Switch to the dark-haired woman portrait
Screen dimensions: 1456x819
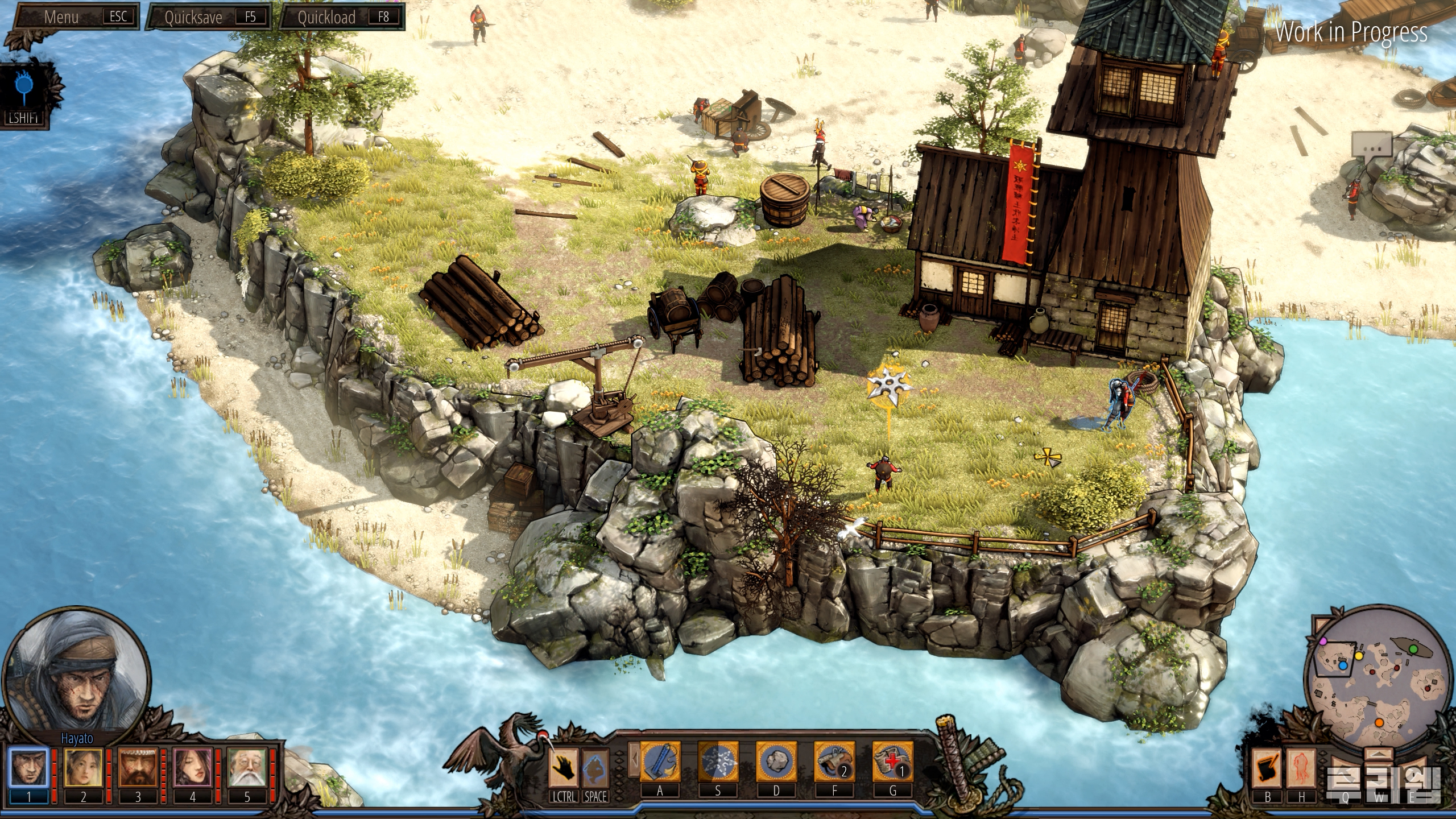click(x=192, y=768)
